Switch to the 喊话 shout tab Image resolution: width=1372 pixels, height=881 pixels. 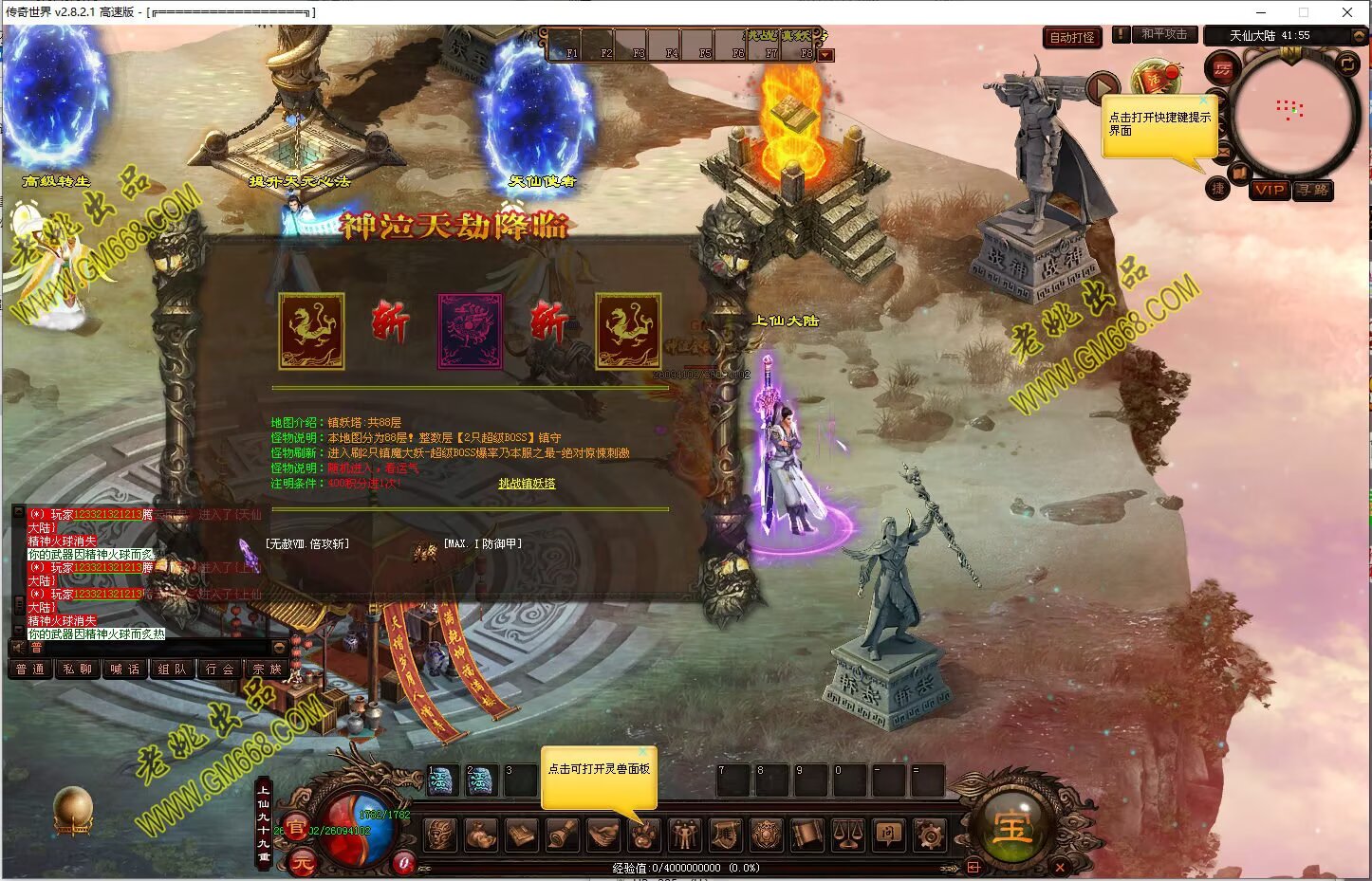tap(124, 670)
